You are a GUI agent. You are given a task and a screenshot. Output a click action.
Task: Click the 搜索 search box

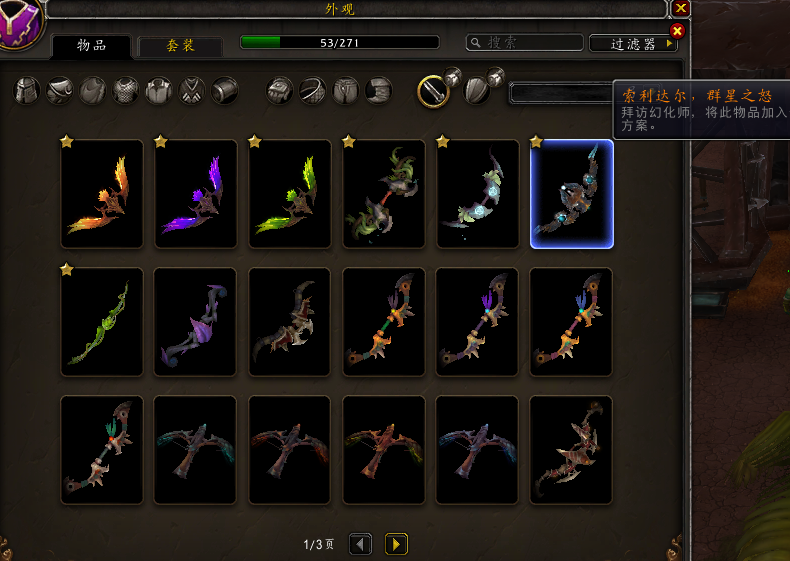[x=525, y=43]
